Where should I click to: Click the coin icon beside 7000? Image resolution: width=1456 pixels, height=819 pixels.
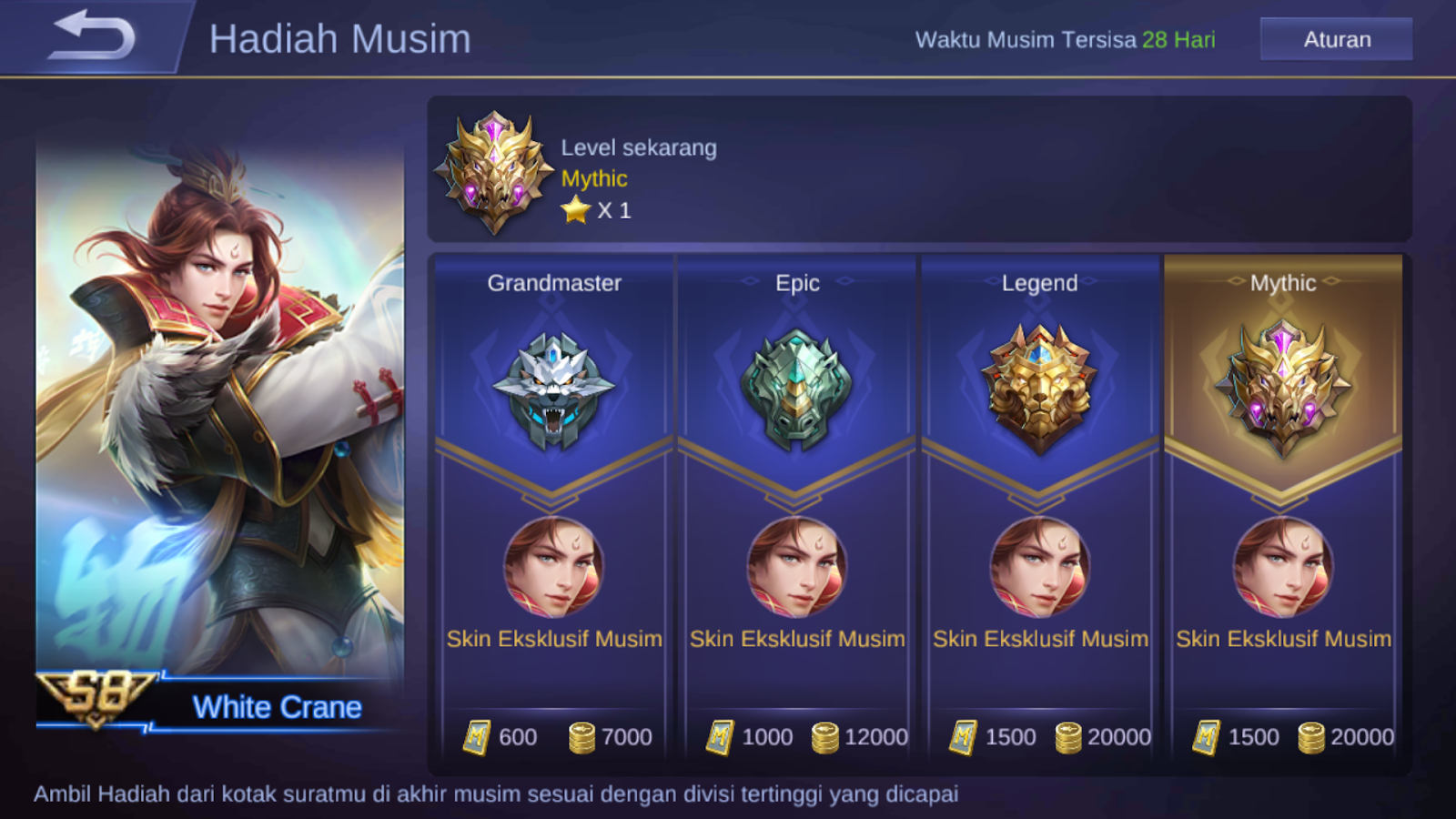[583, 737]
